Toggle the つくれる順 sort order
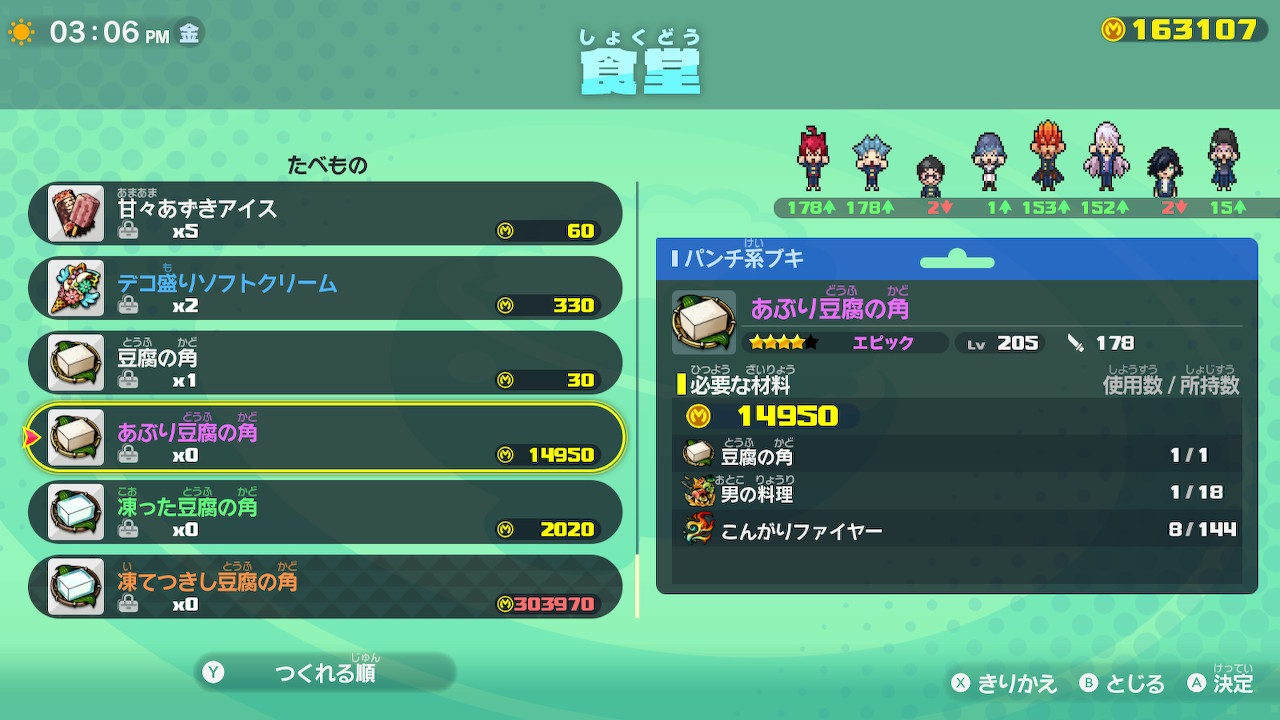This screenshot has width=1280, height=720. pos(324,673)
